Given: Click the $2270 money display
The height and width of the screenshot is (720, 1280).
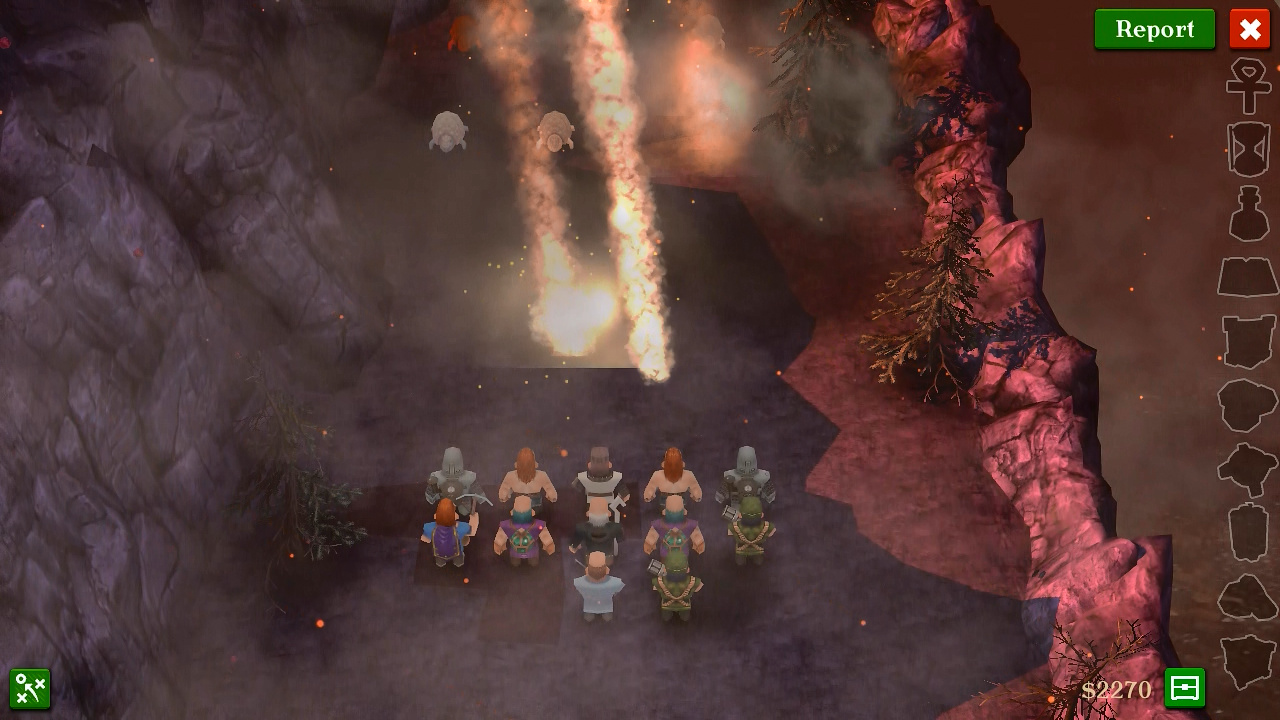Looking at the screenshot, I should pos(1119,690).
